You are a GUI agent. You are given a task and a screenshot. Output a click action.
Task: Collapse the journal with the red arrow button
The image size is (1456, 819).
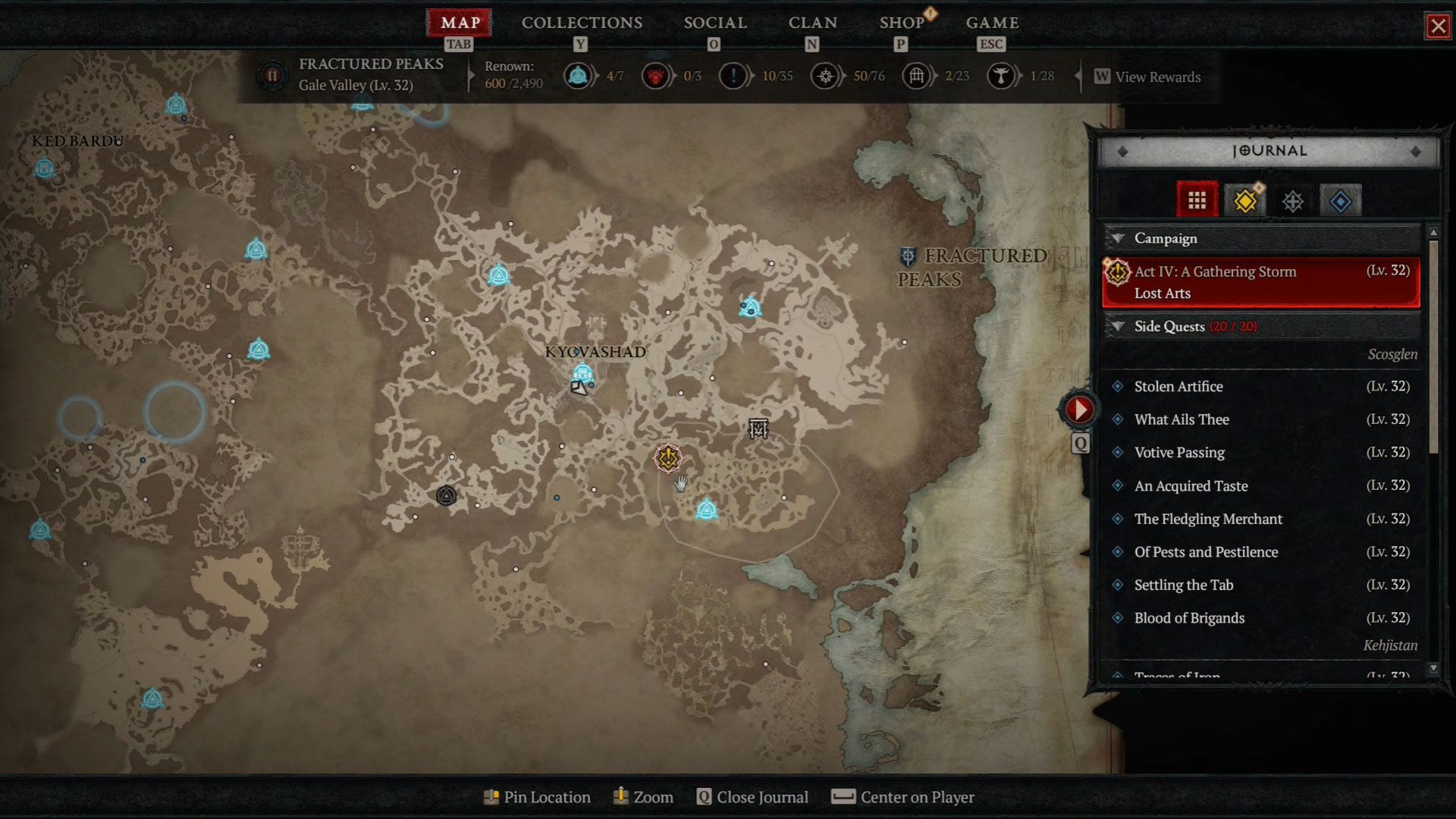[1078, 410]
